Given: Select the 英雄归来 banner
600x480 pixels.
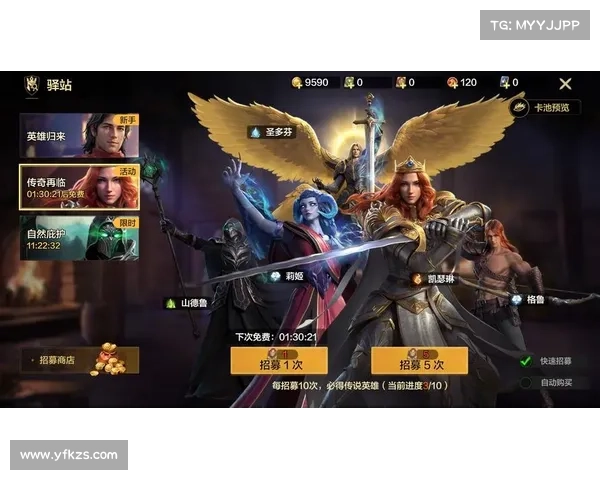Looking at the screenshot, I should 79,136.
